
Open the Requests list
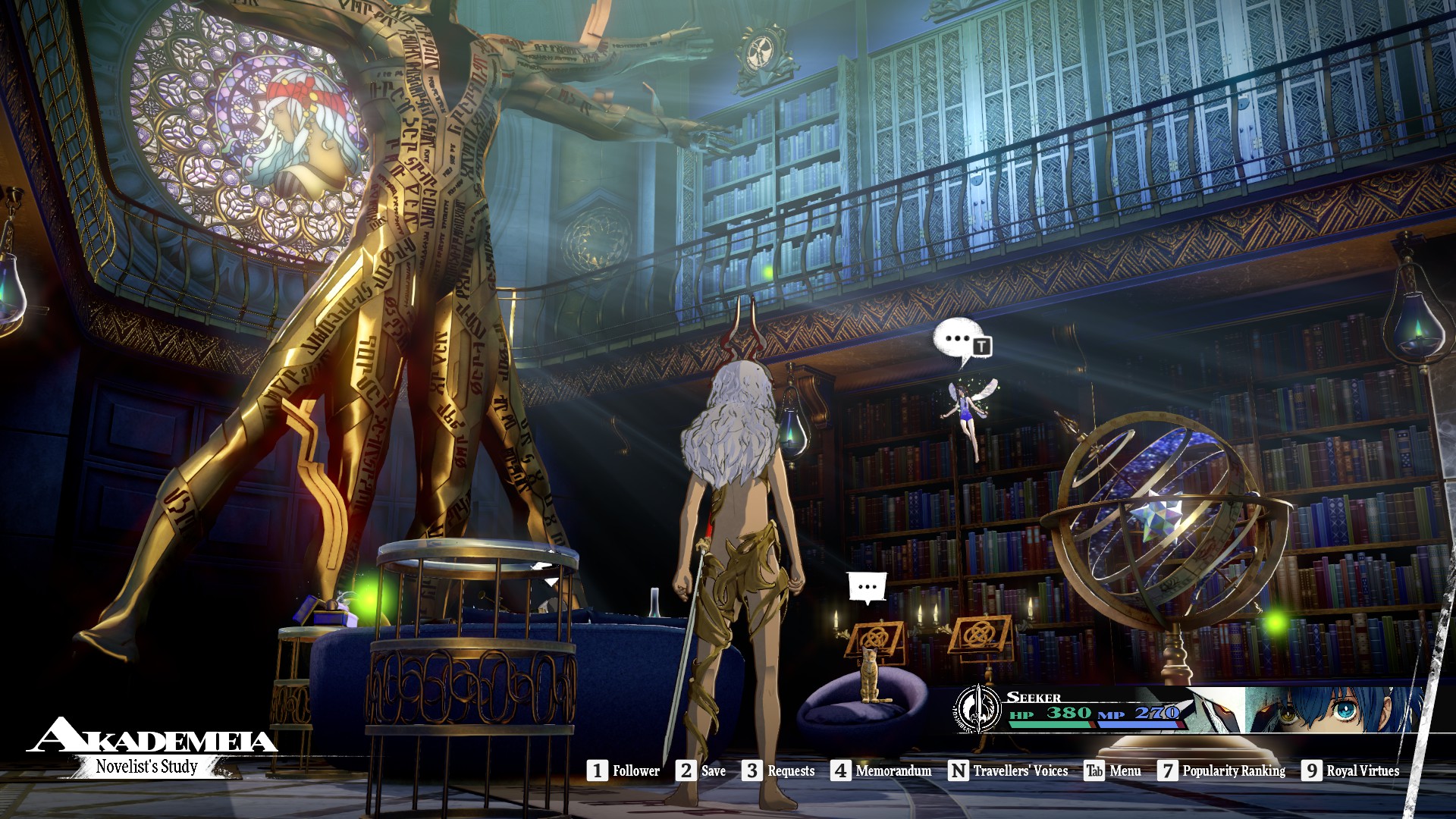coord(779,770)
